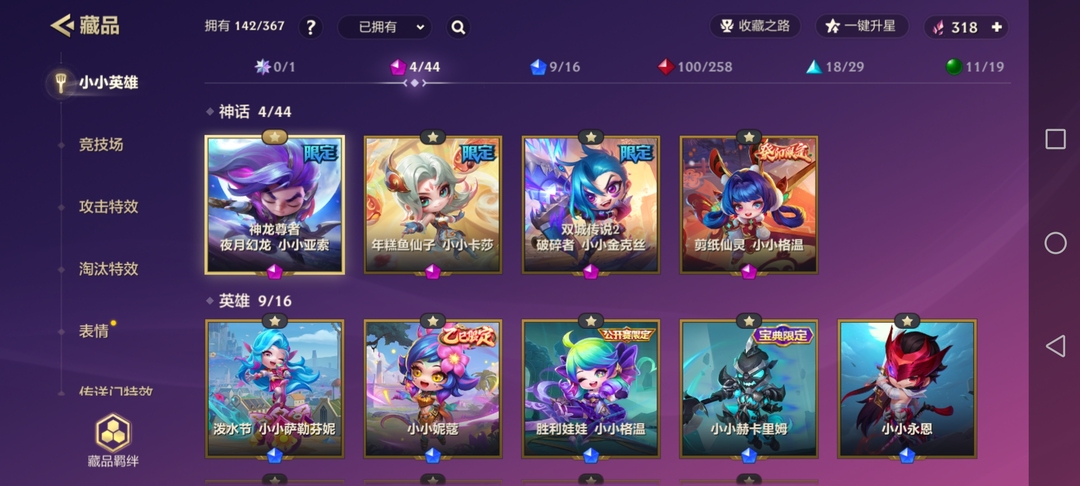Switch to the 竞技场 category
Screen dimensions: 1080x486
click(101, 145)
